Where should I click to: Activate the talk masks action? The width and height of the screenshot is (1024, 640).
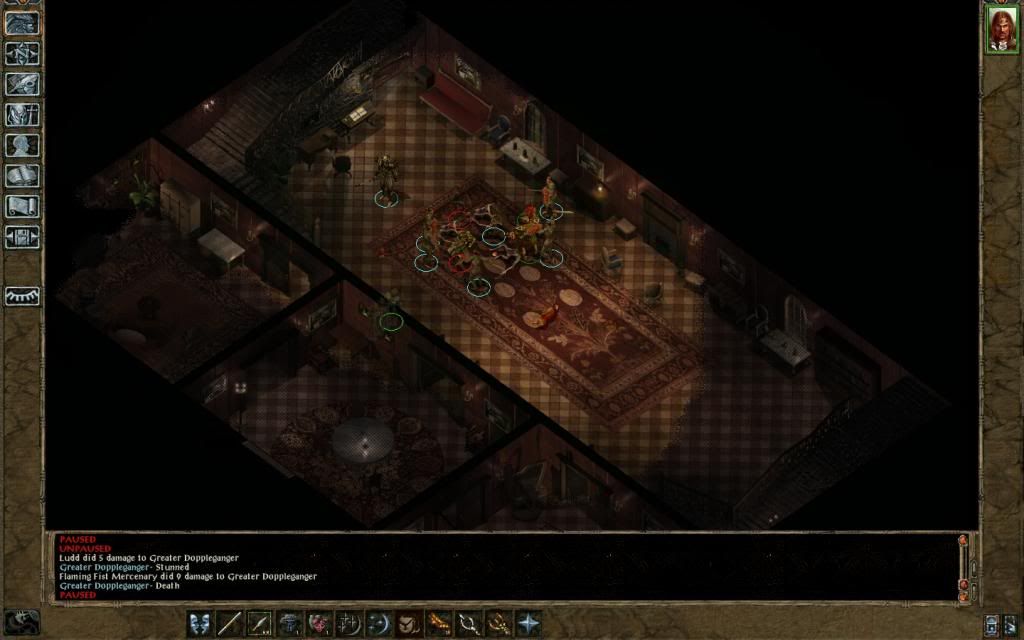pos(201,623)
